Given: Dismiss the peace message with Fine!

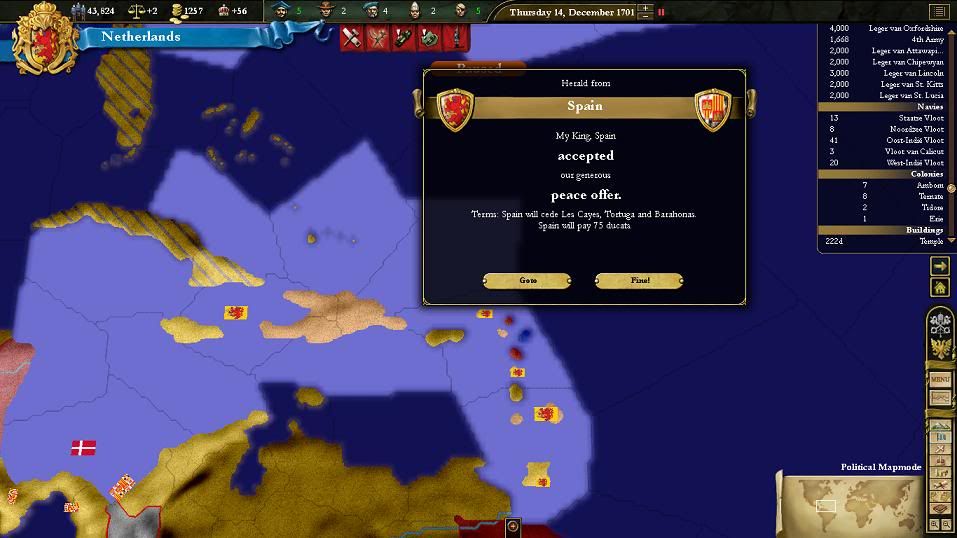Looking at the screenshot, I should pos(639,281).
